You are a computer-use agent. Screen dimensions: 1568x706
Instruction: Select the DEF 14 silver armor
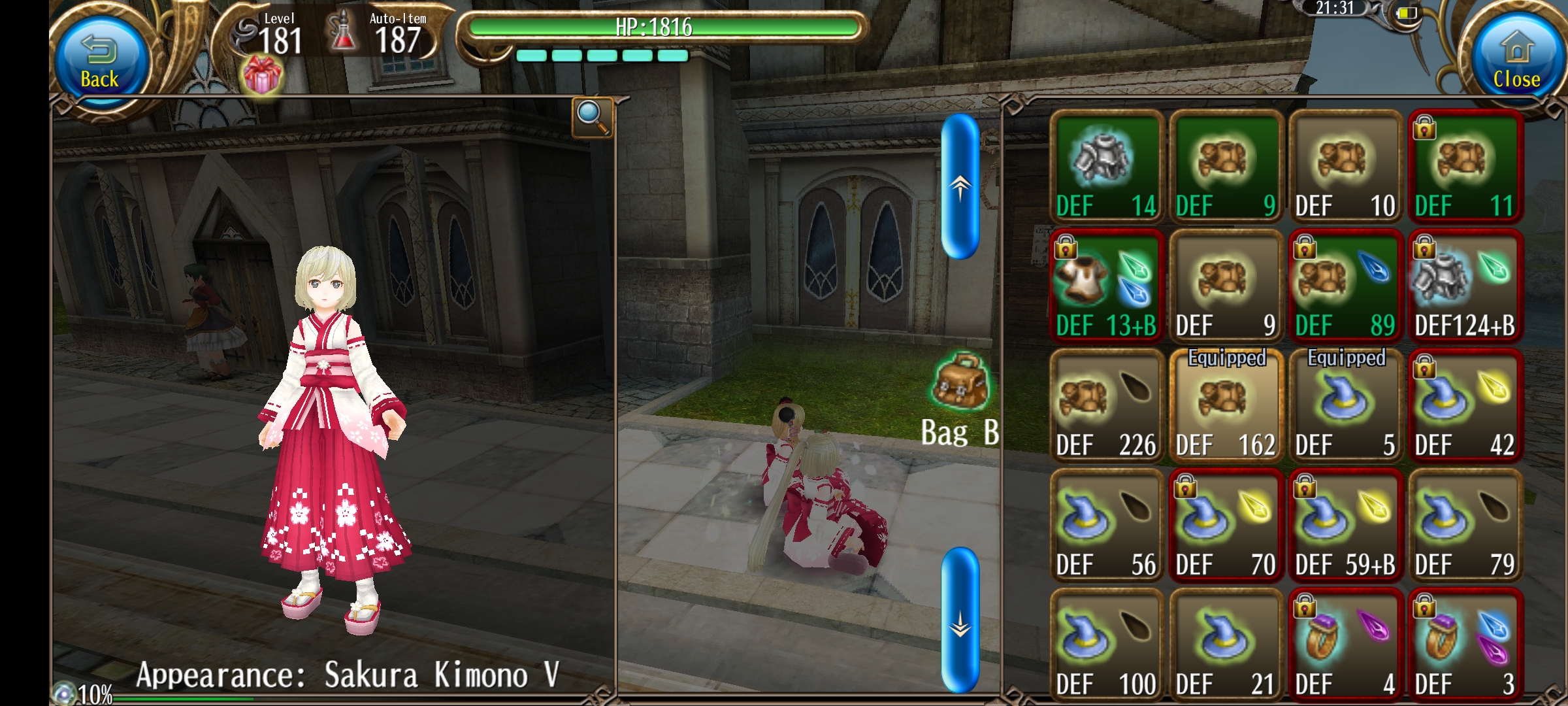1106,167
